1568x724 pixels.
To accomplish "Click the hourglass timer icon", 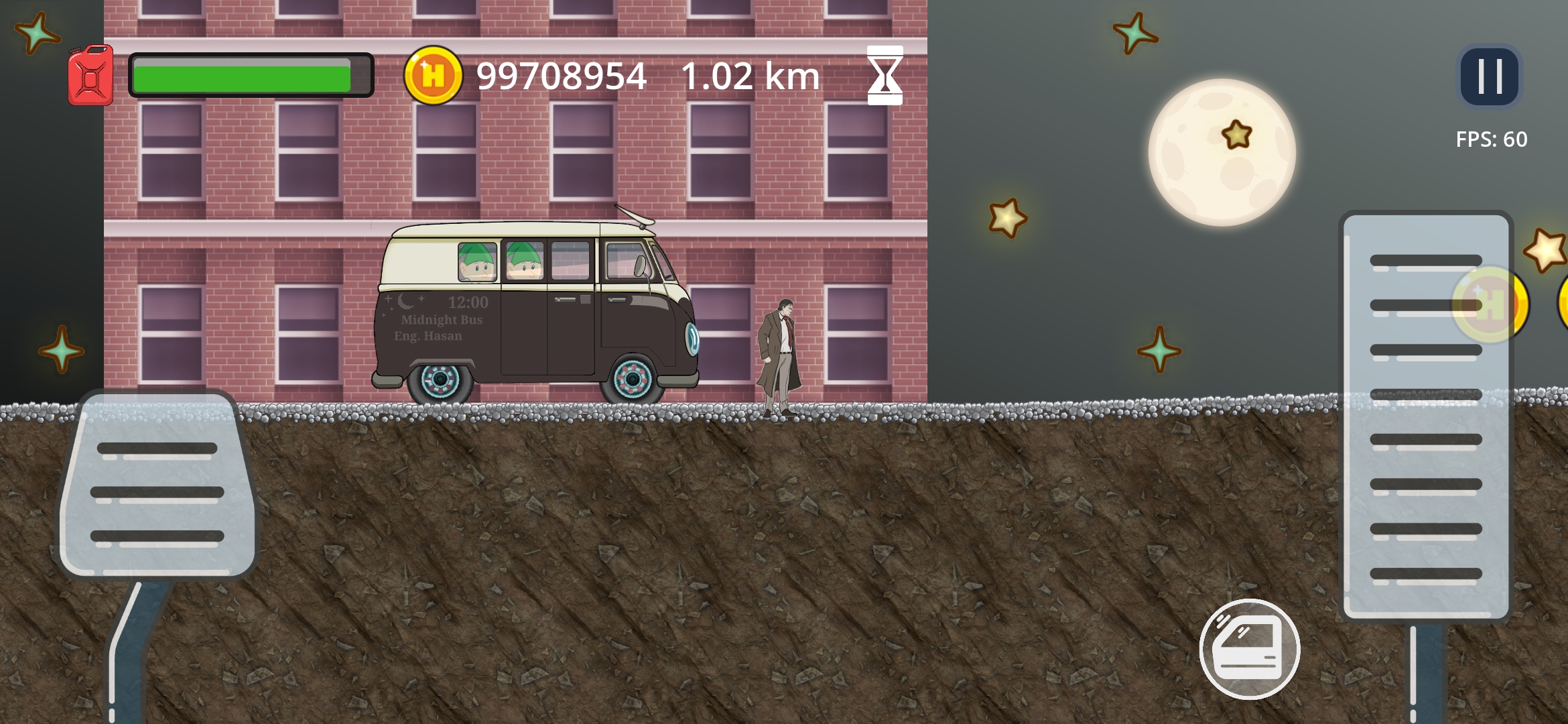I will point(884,75).
